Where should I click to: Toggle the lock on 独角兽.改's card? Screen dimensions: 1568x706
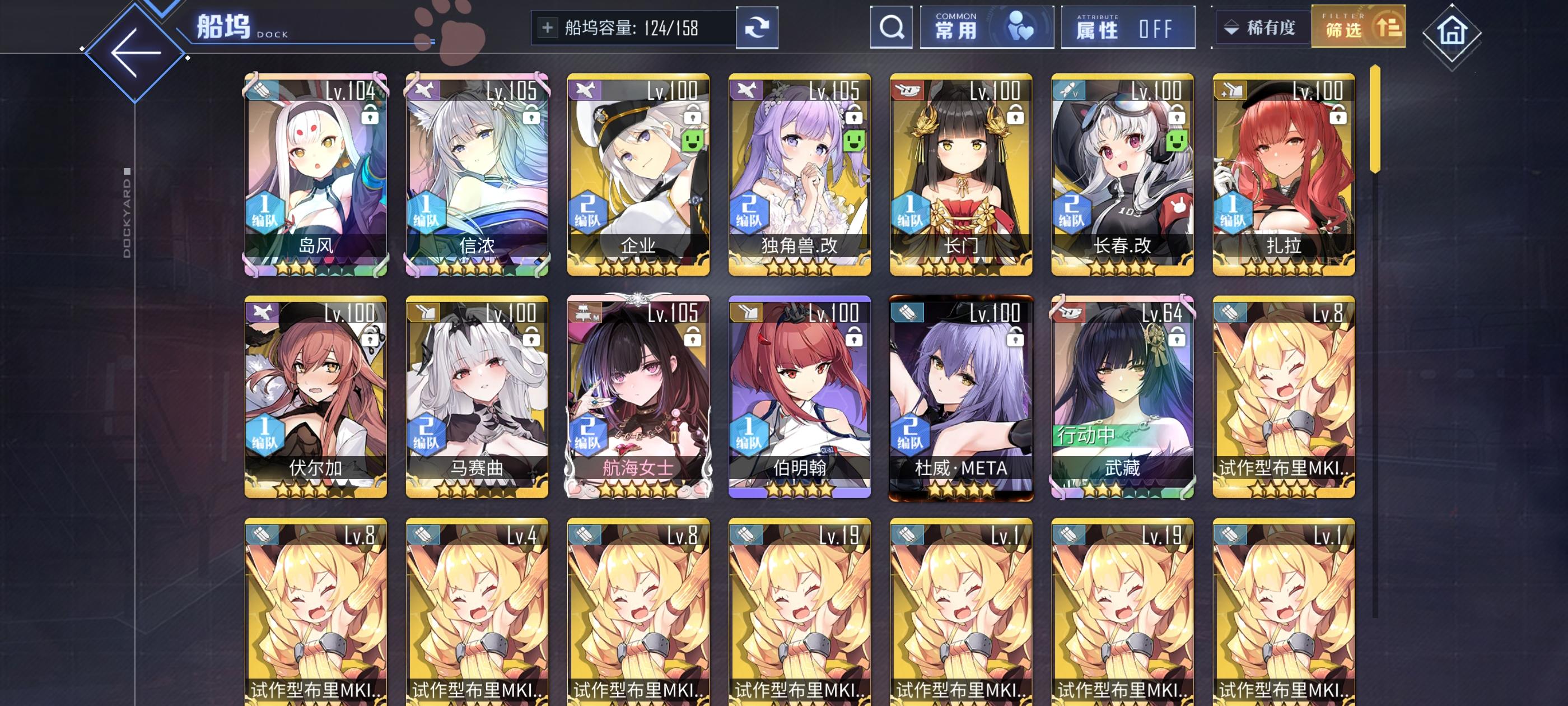point(853,117)
